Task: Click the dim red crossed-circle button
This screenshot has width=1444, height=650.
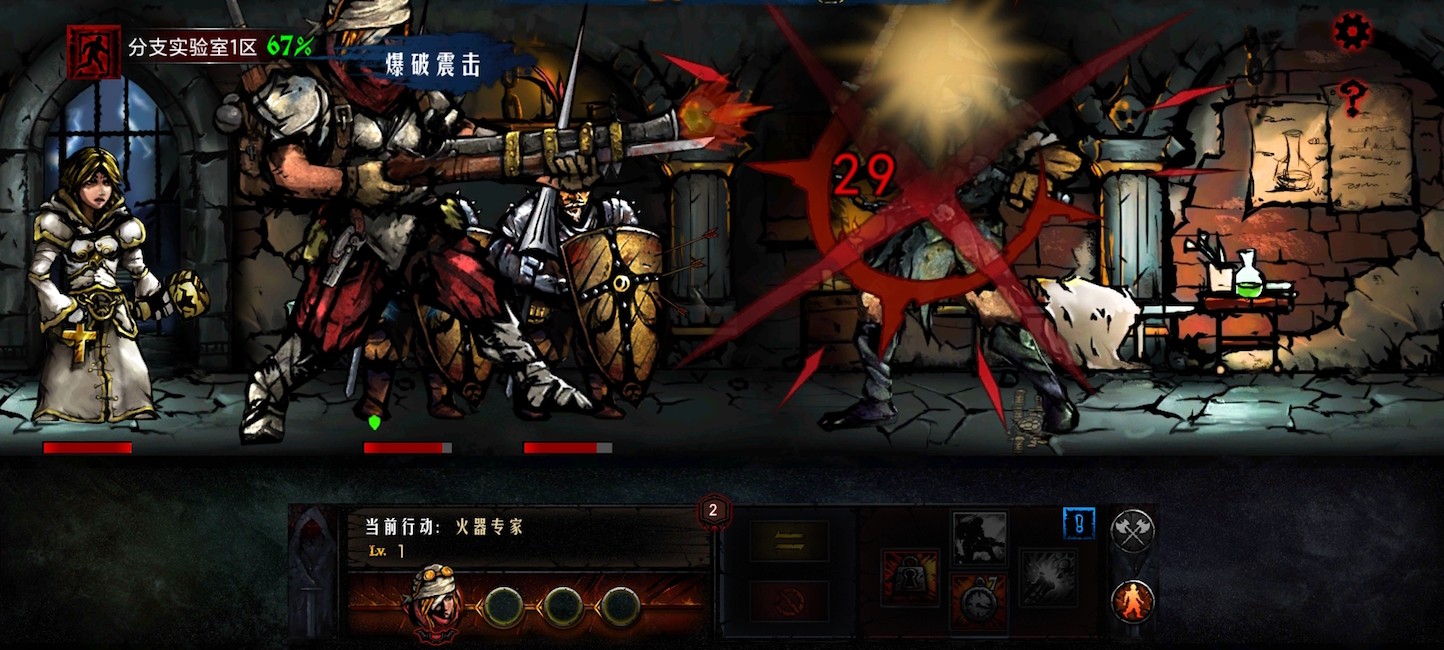Action: (789, 602)
